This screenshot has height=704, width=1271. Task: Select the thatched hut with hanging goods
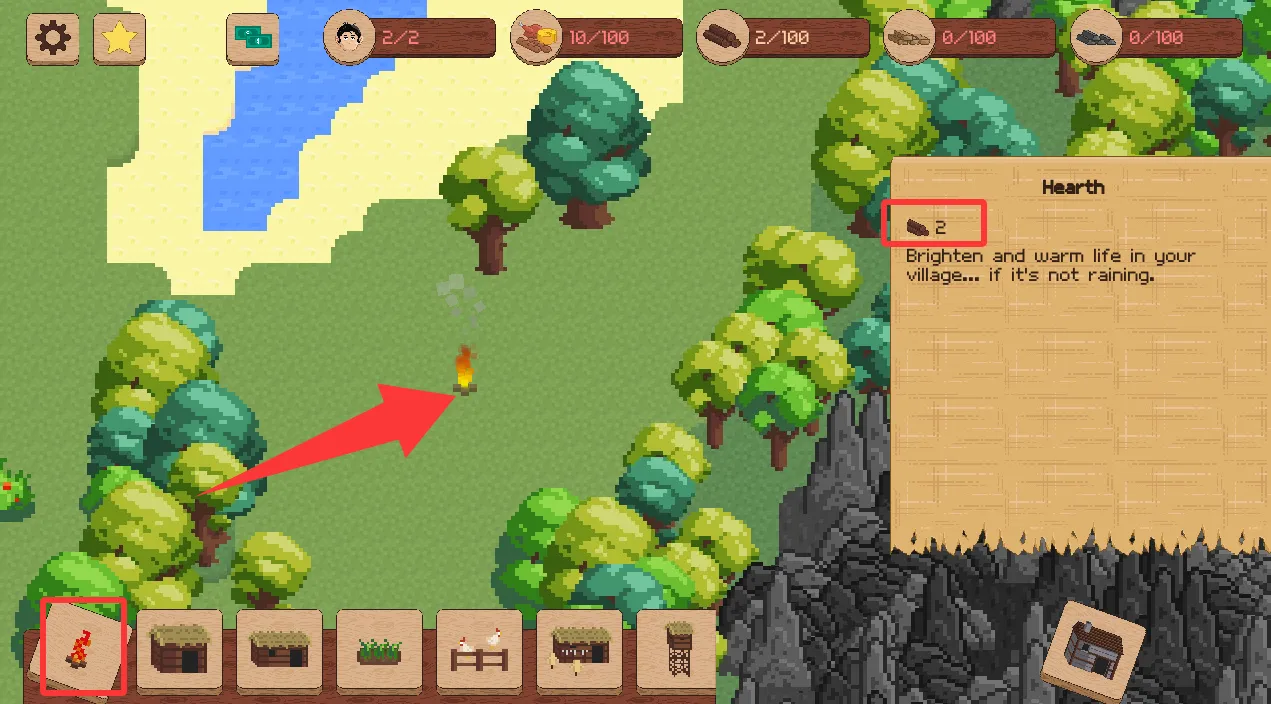pyautogui.click(x=579, y=650)
